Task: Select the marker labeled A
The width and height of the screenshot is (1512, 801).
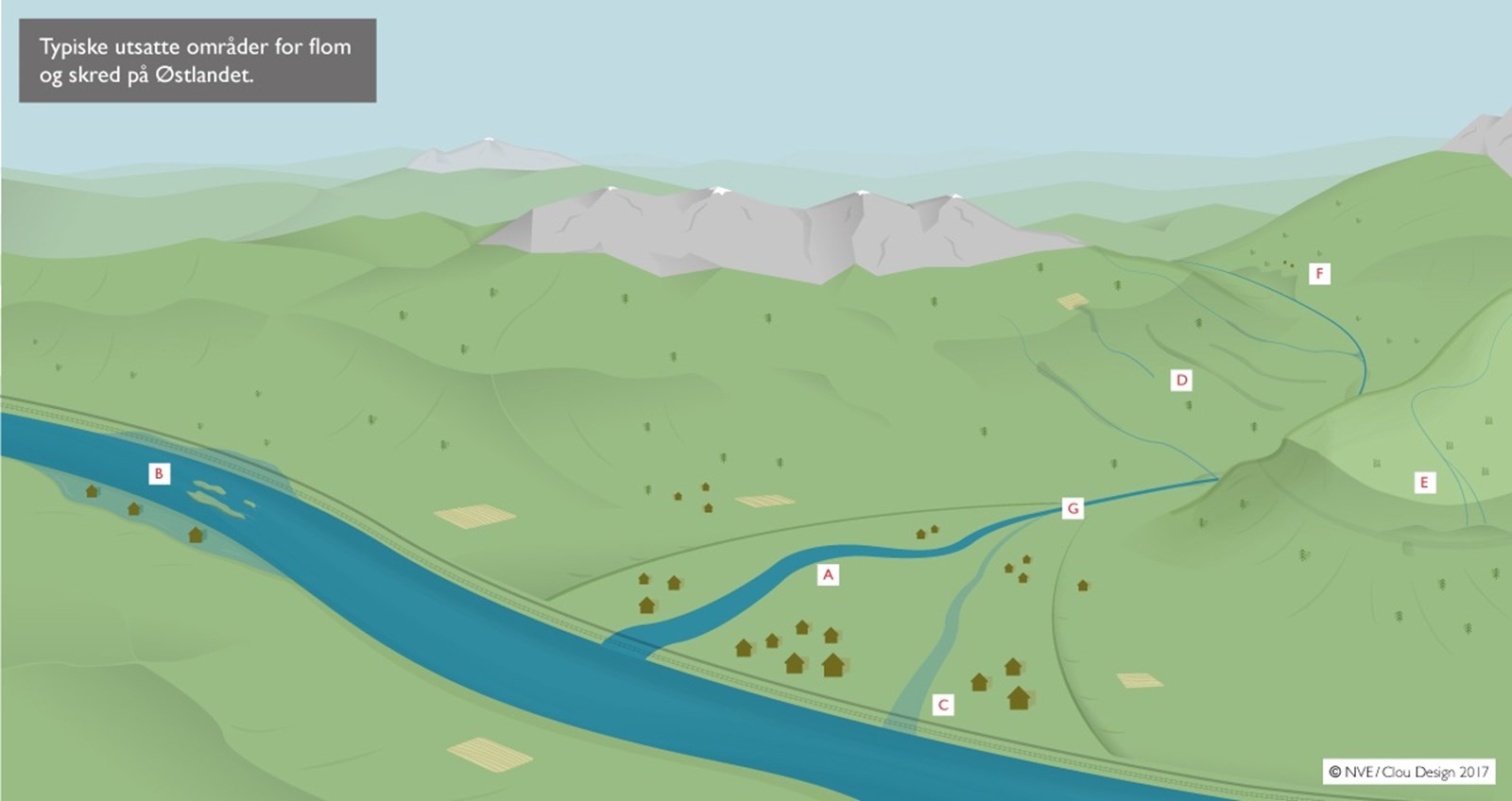Action: tap(828, 574)
